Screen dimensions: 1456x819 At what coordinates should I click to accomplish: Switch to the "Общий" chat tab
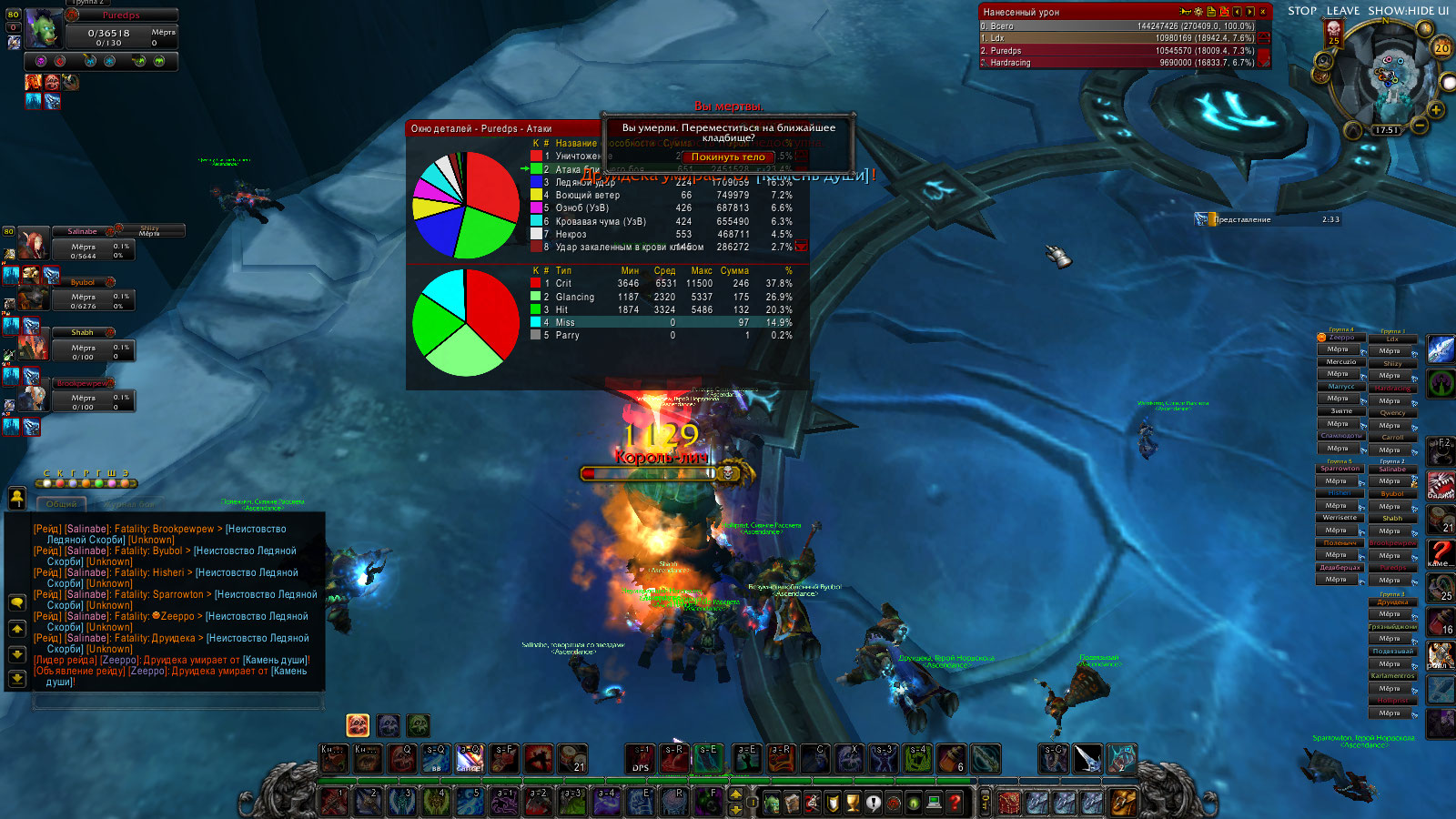pyautogui.click(x=62, y=503)
